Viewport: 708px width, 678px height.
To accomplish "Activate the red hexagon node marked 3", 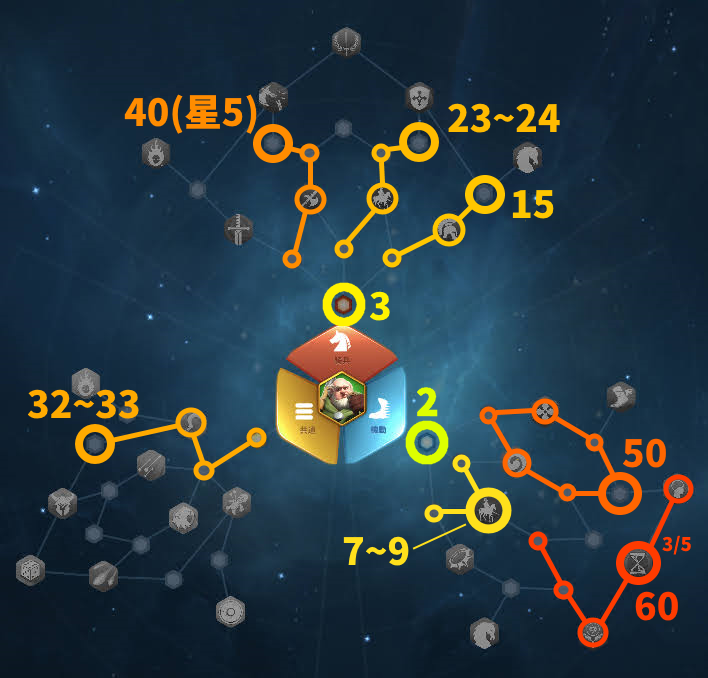I will 343,304.
